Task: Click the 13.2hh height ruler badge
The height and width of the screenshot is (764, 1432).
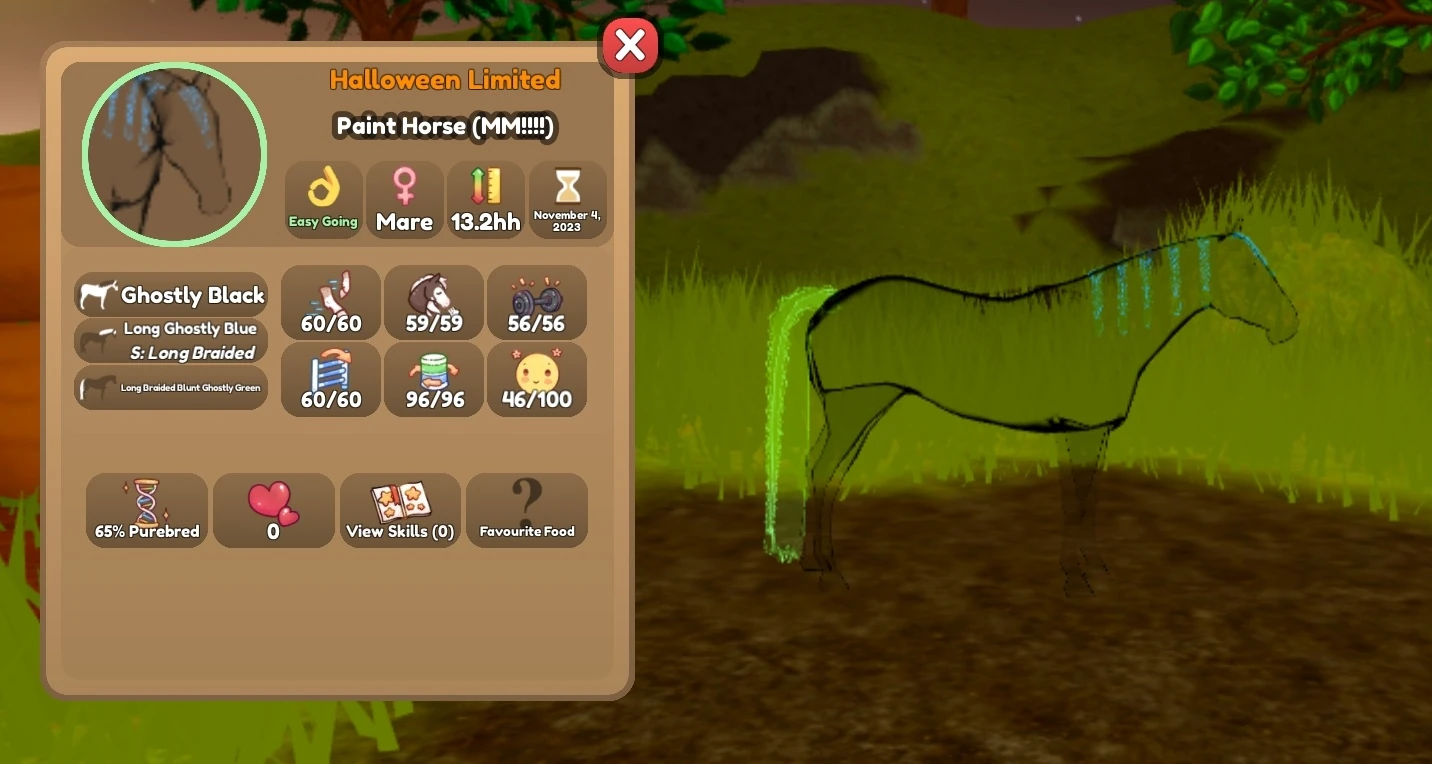Action: pyautogui.click(x=486, y=199)
